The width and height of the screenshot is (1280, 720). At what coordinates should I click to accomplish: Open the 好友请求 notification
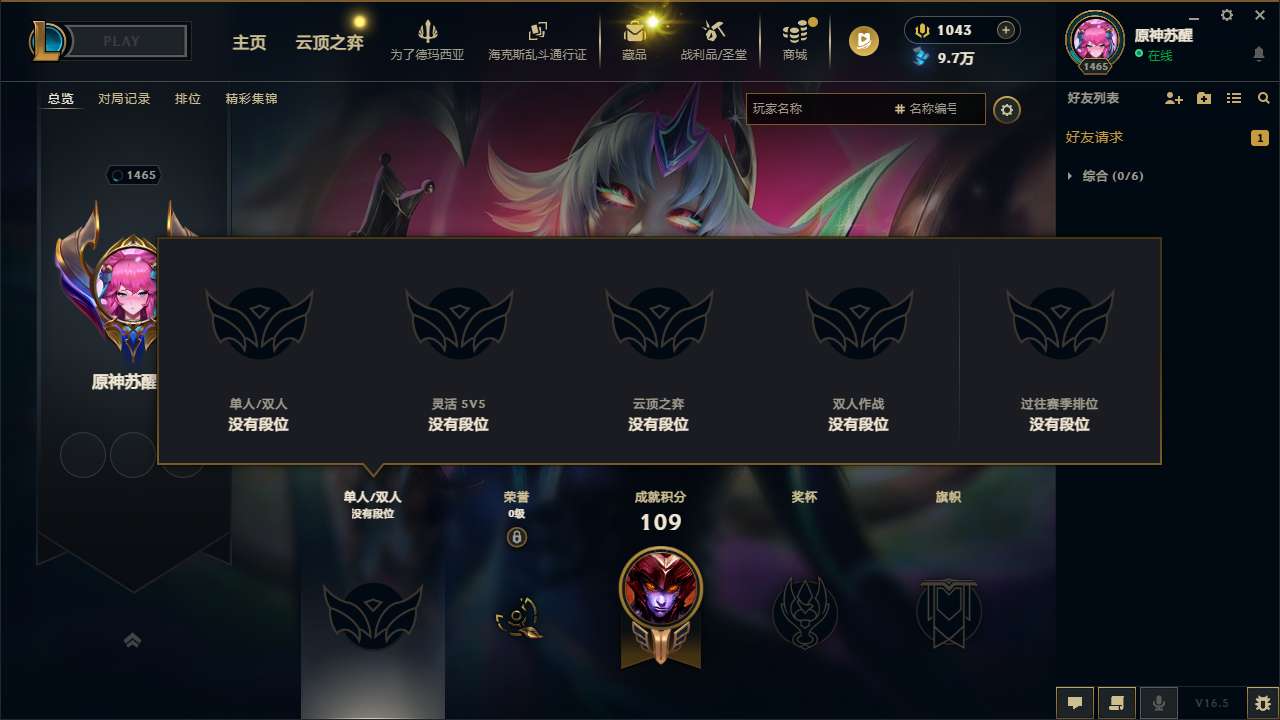pos(1100,137)
